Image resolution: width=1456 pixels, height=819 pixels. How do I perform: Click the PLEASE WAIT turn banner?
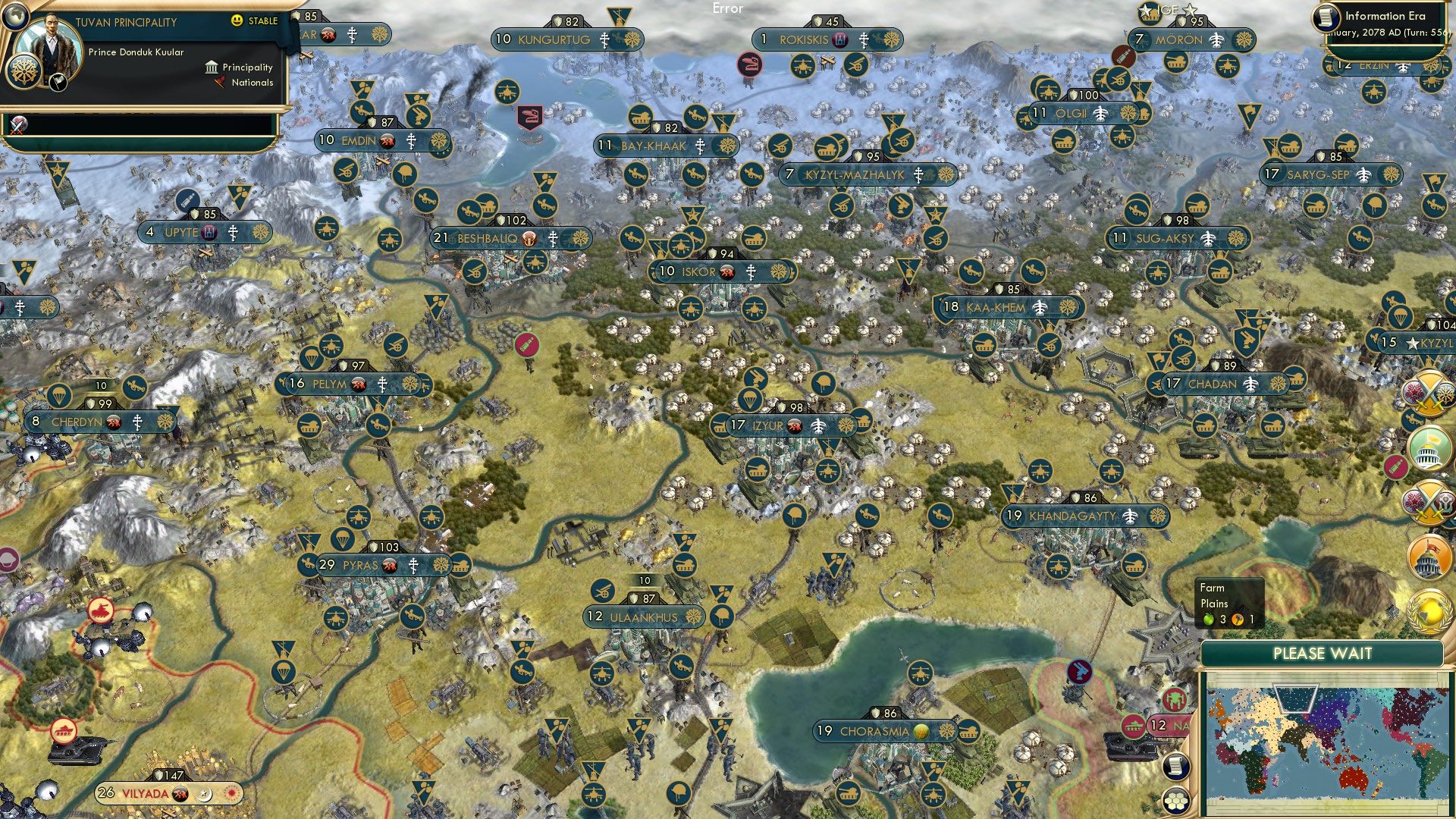[x=1323, y=653]
